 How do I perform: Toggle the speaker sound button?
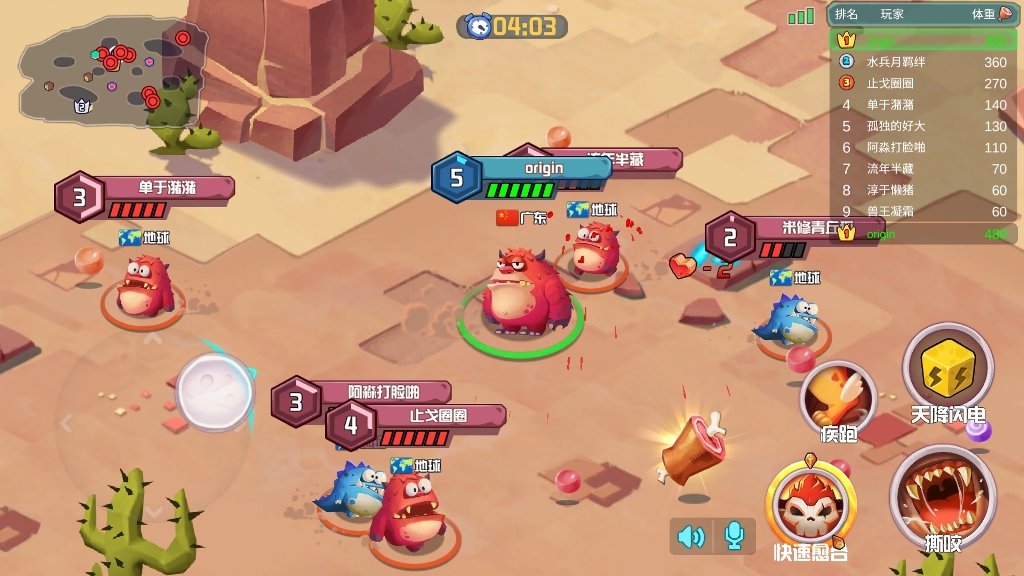pyautogui.click(x=691, y=537)
